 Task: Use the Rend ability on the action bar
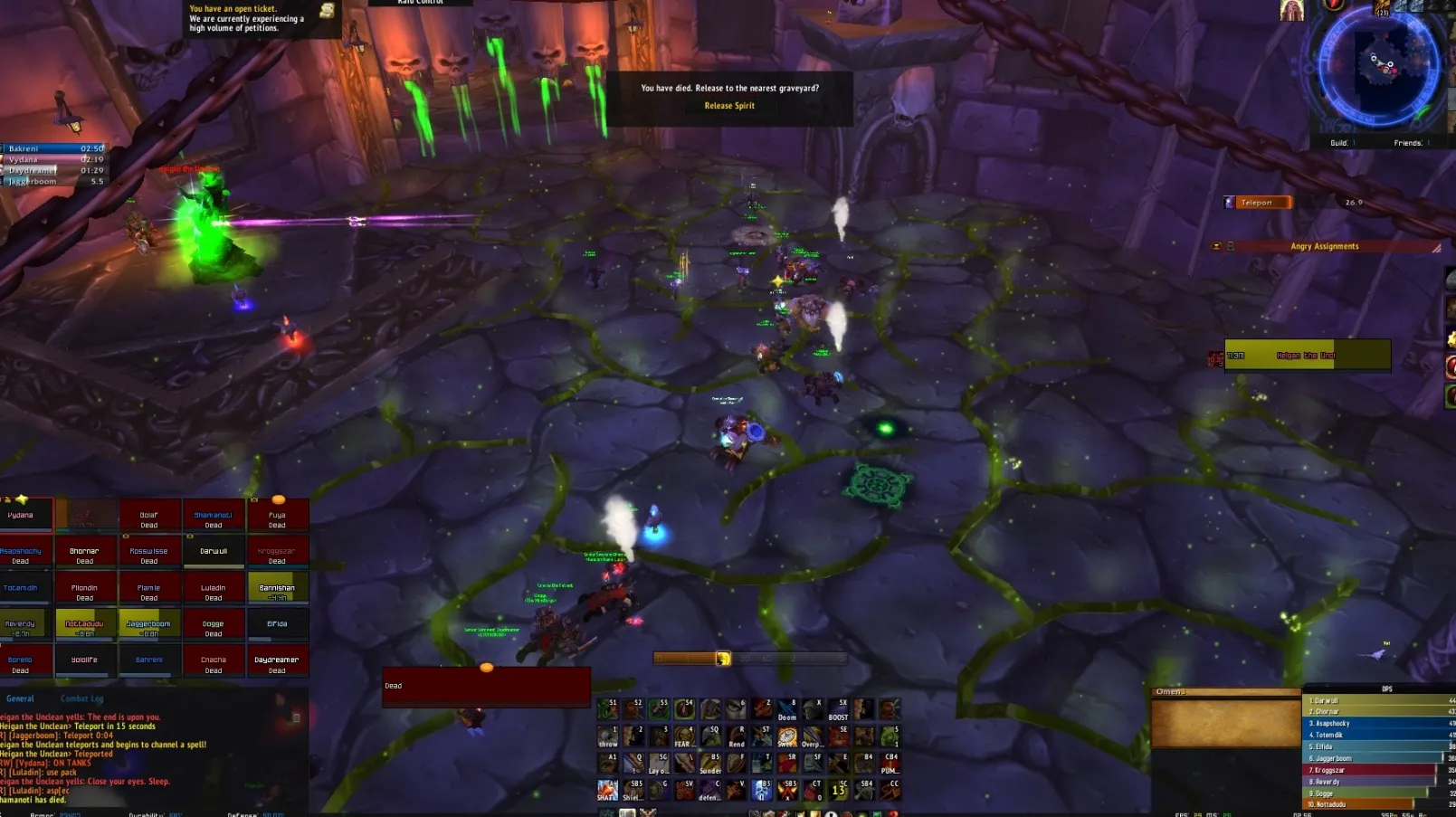click(737, 736)
